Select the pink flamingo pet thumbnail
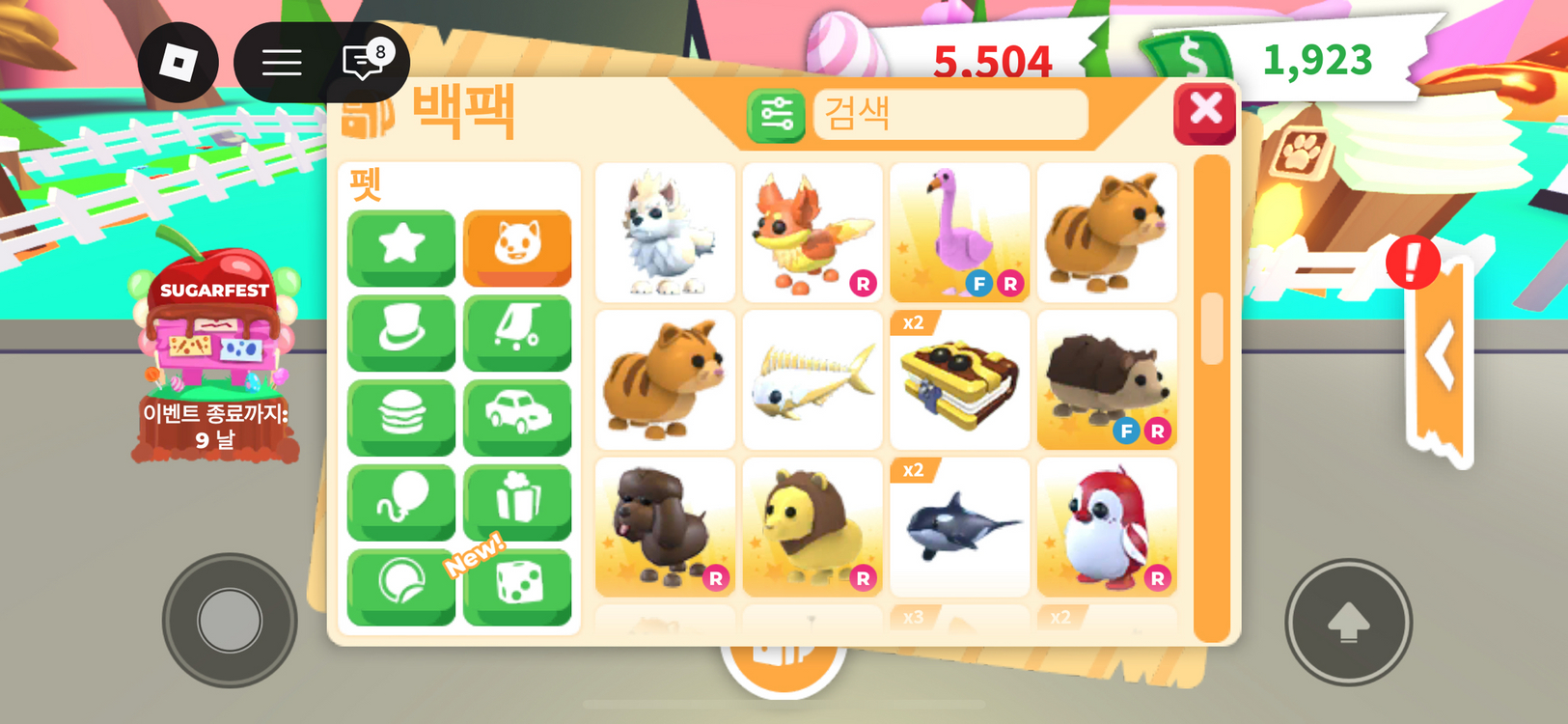 pyautogui.click(x=960, y=232)
